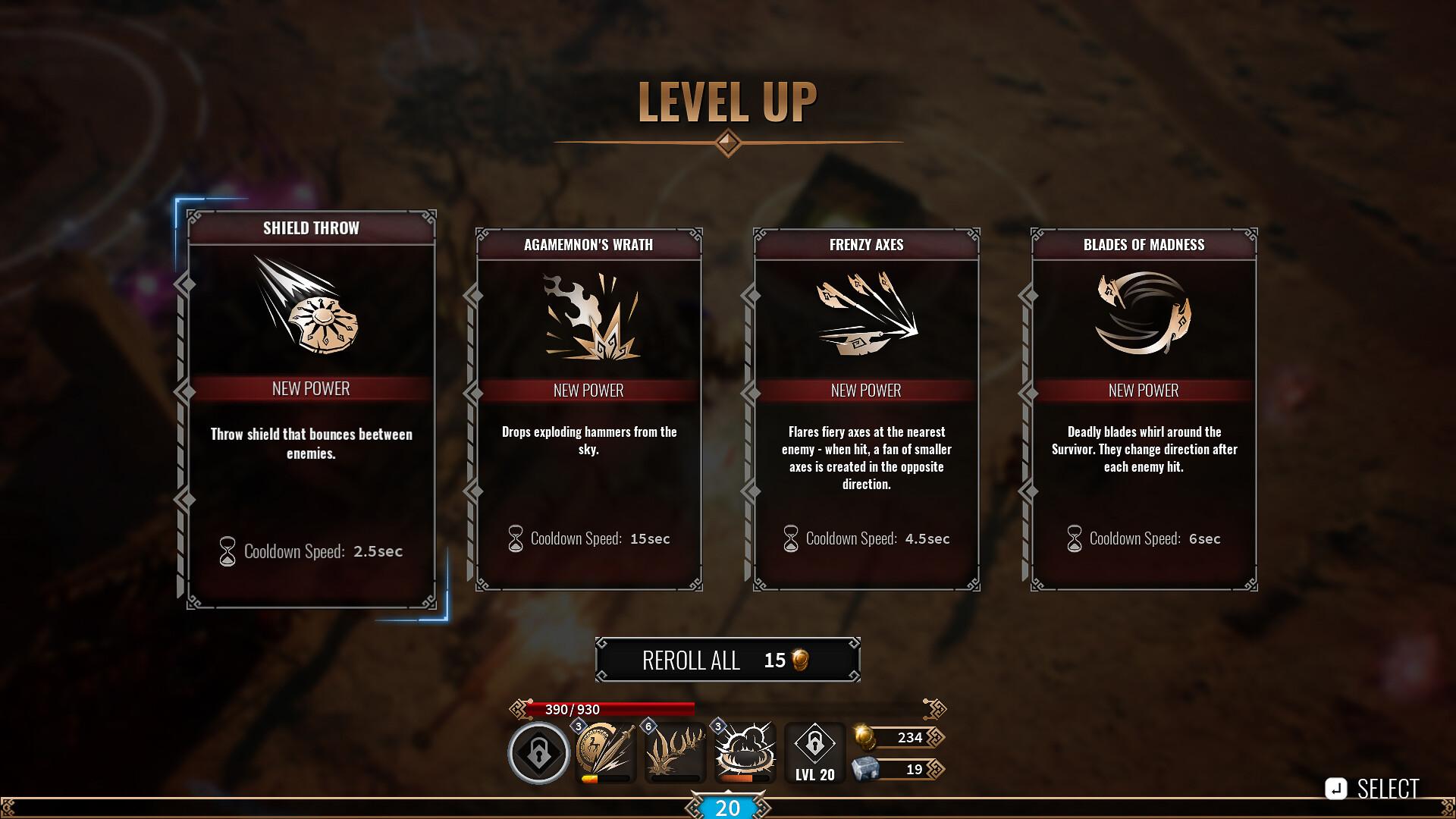Take the Blades of Madness power card
This screenshot has width=1456, height=819.
click(1144, 409)
